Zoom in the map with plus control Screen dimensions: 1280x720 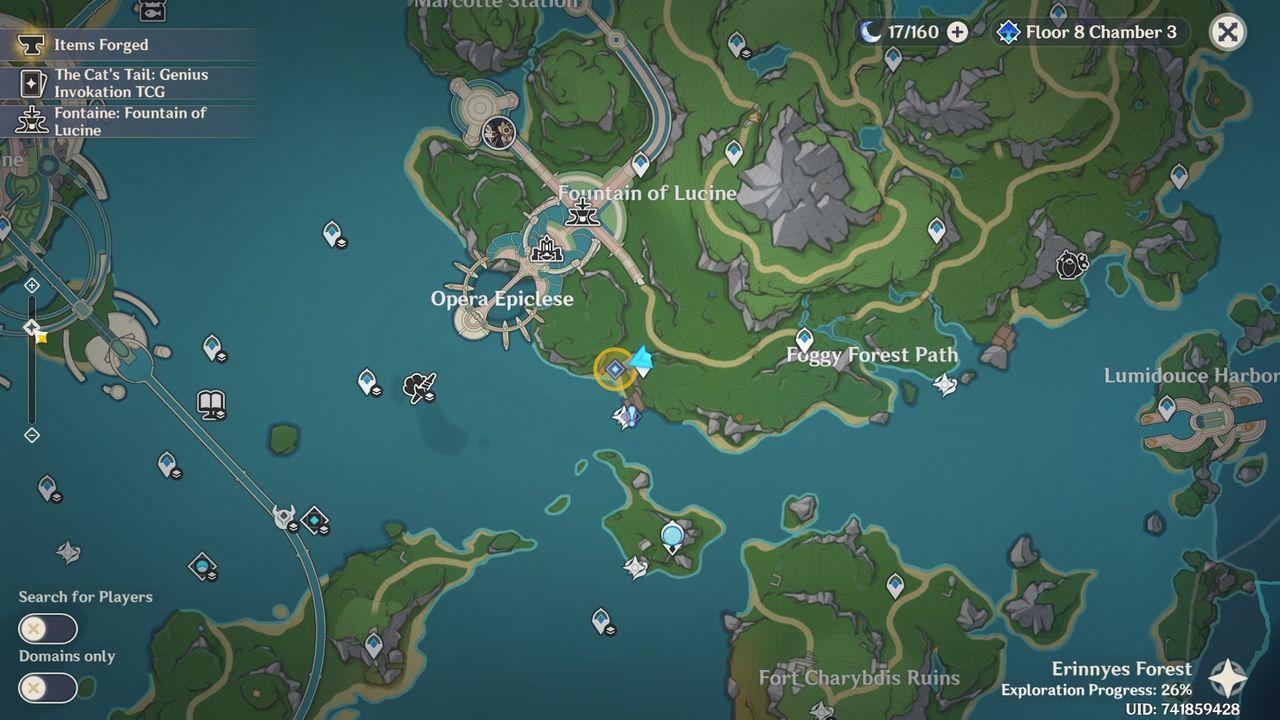coord(32,285)
